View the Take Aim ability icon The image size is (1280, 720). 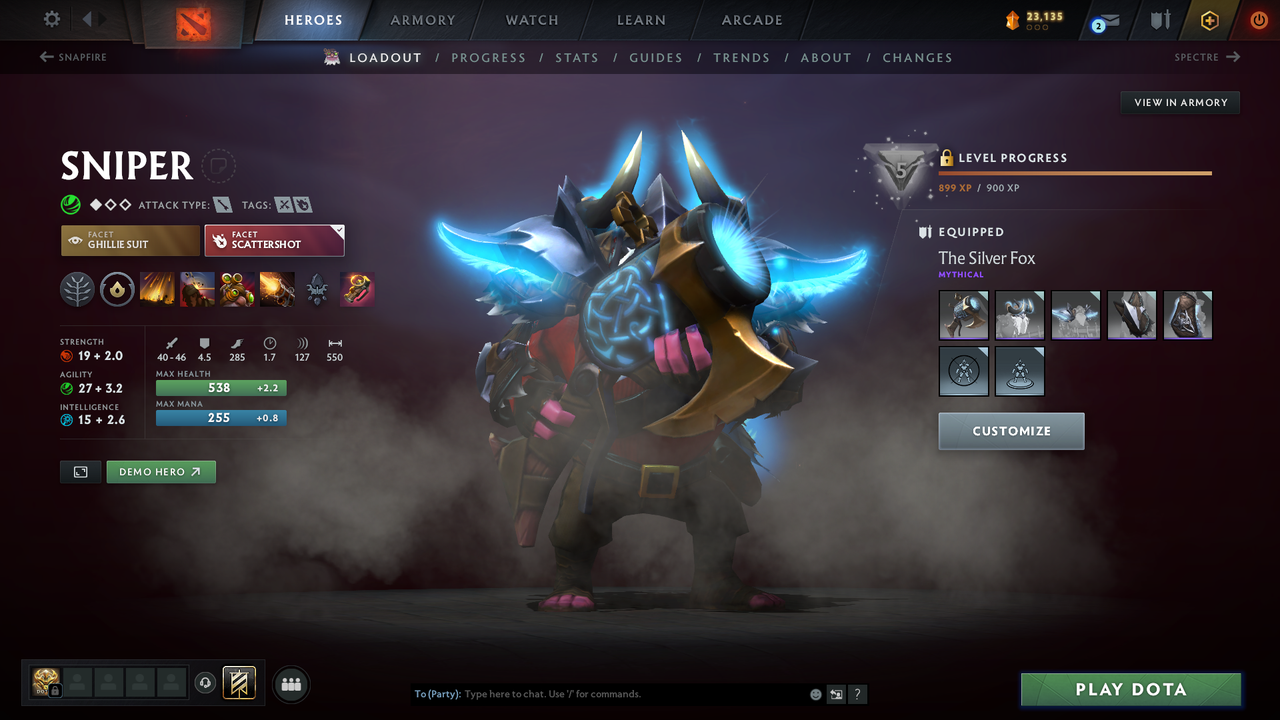pos(237,289)
